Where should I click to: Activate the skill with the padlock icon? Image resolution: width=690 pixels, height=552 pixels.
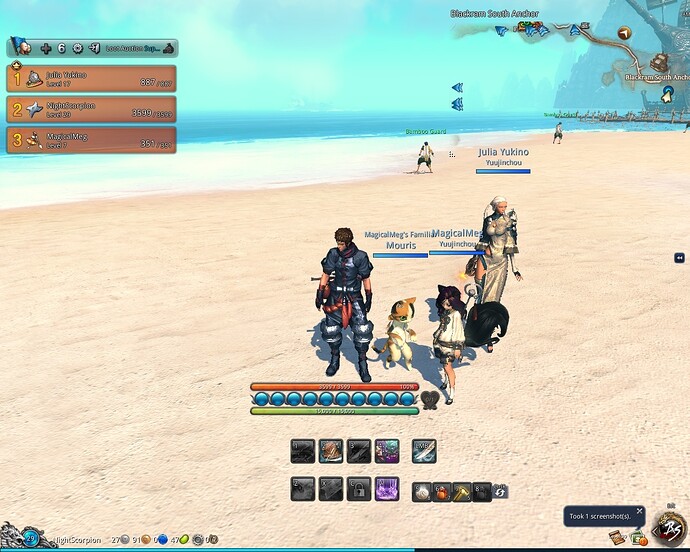pos(359,489)
